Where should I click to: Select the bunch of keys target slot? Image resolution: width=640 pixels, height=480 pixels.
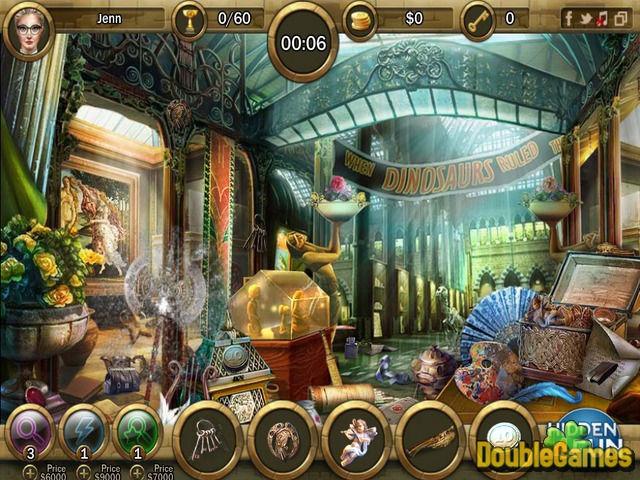point(208,440)
